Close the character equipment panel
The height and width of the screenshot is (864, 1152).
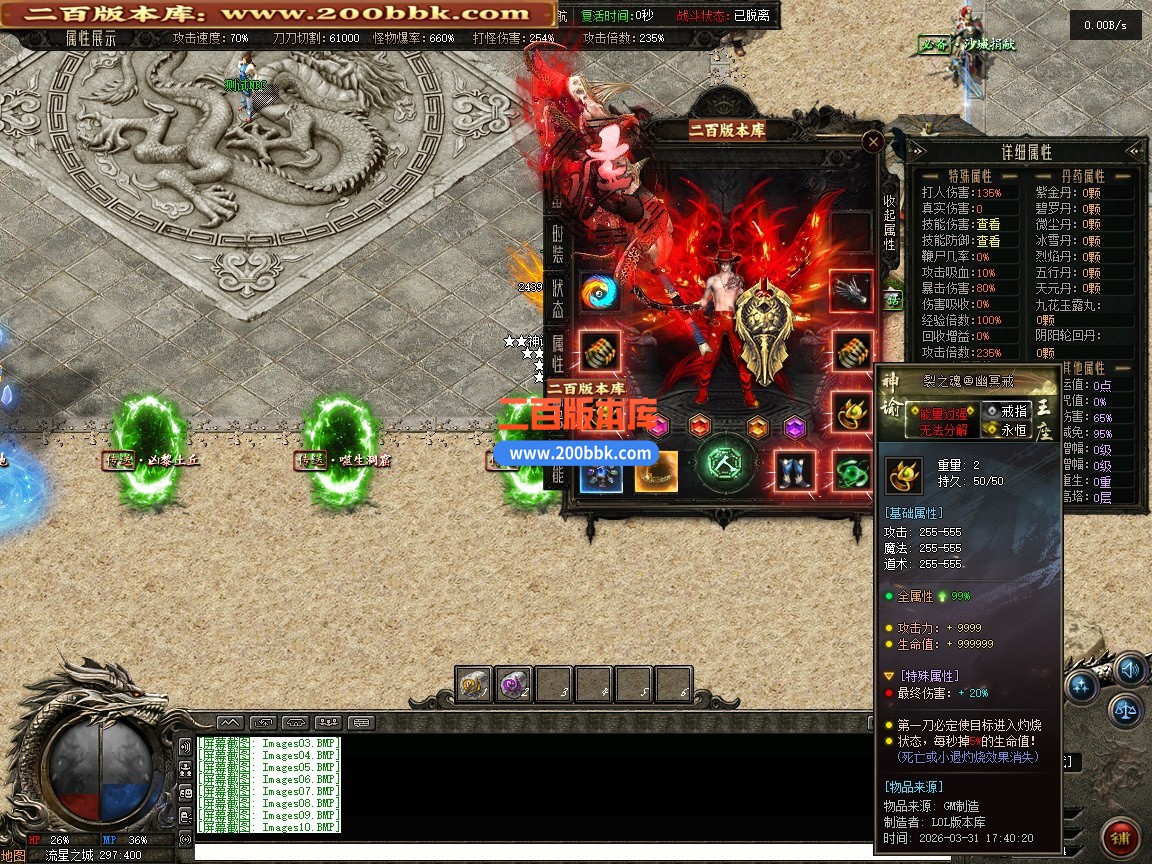tap(873, 142)
